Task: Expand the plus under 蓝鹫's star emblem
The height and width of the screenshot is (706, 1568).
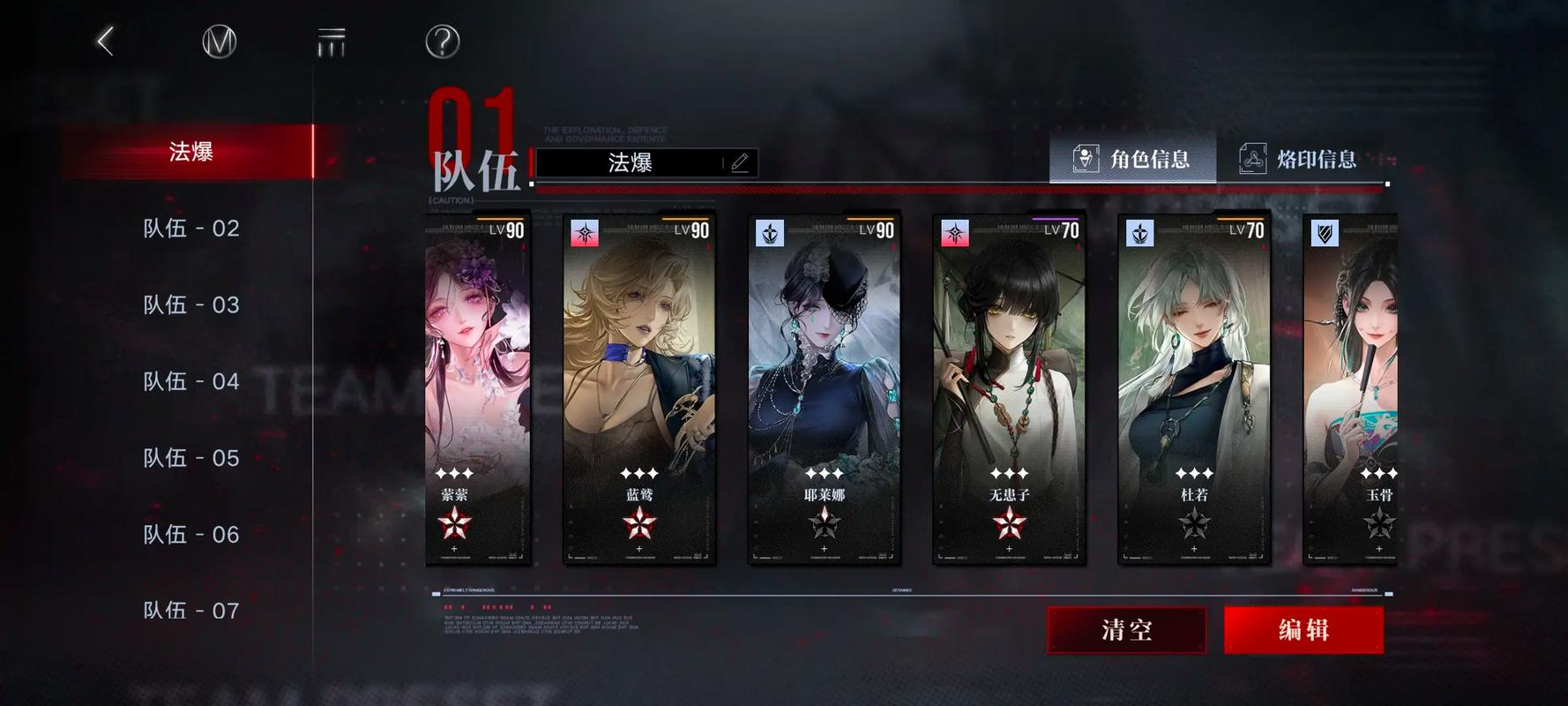Action: [639, 549]
